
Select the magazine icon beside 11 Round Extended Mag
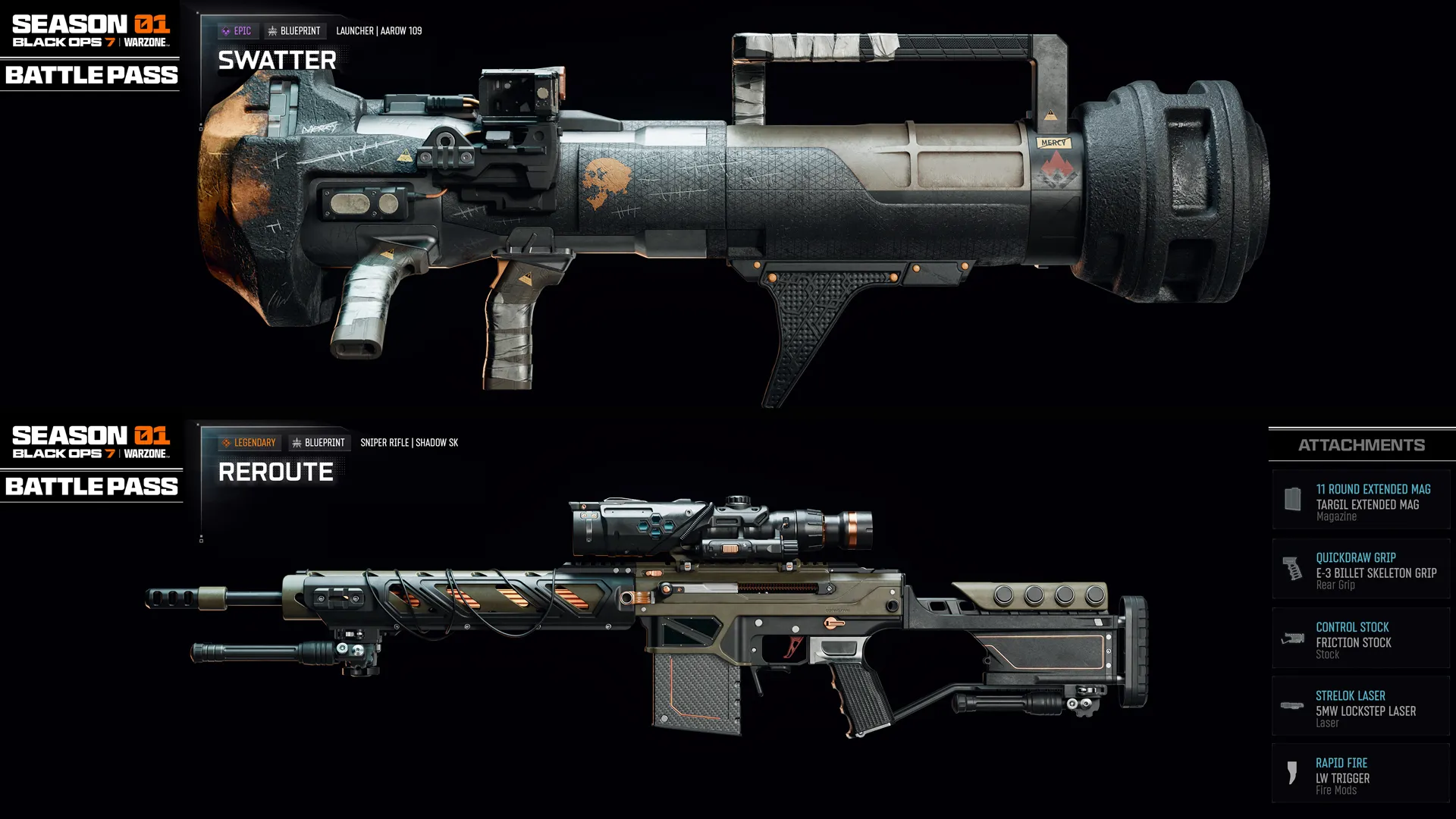[x=1294, y=500]
